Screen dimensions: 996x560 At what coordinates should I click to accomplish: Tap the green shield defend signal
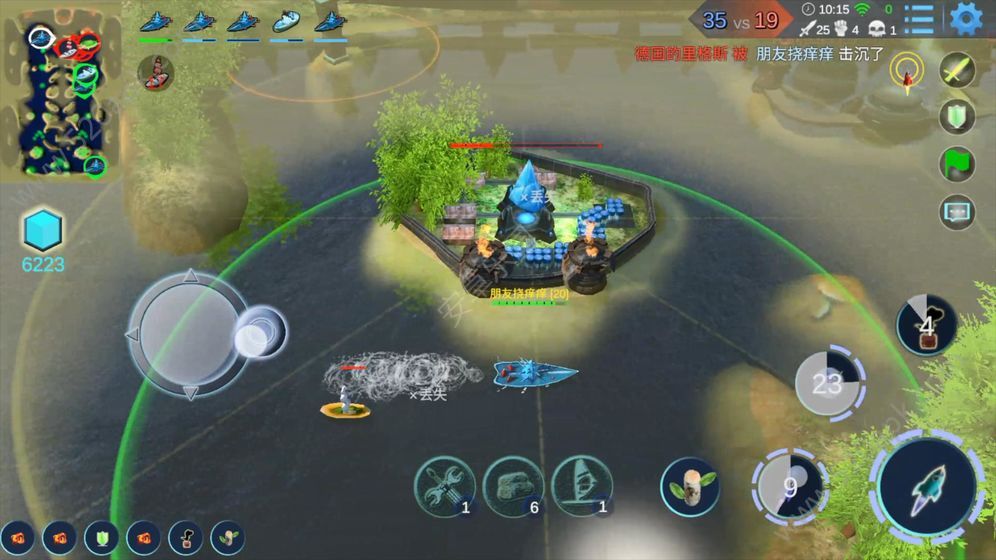pyautogui.click(x=957, y=117)
